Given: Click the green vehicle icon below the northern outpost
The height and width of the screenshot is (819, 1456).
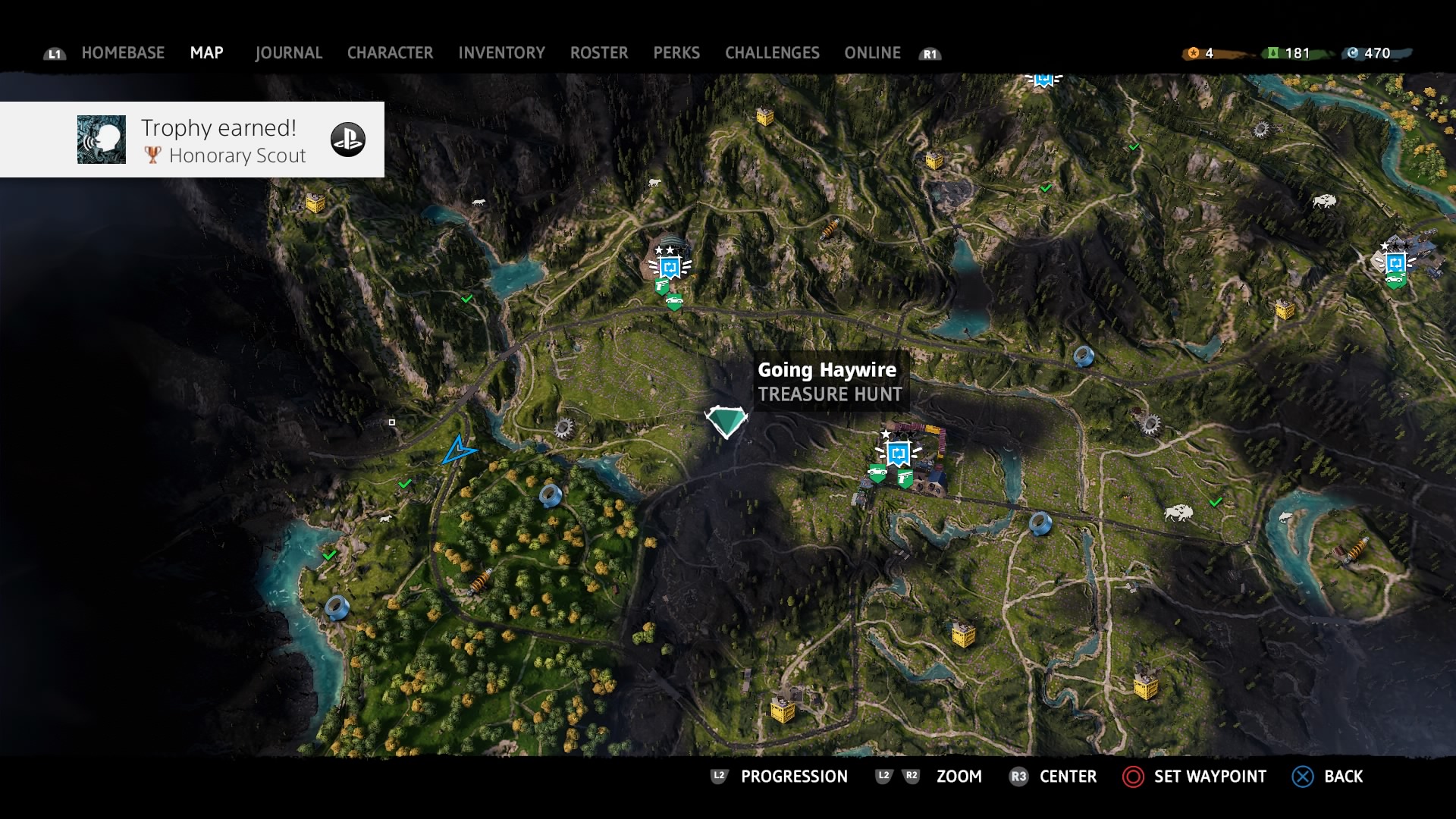Looking at the screenshot, I should (673, 301).
